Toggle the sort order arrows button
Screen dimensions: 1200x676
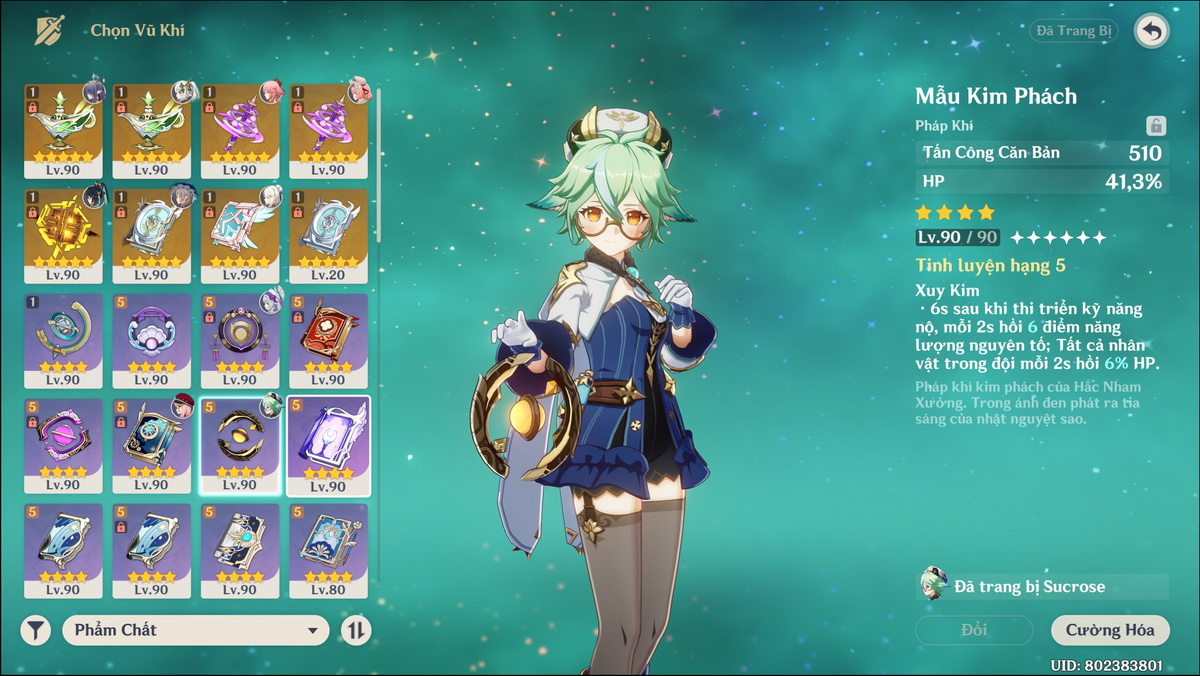point(356,630)
